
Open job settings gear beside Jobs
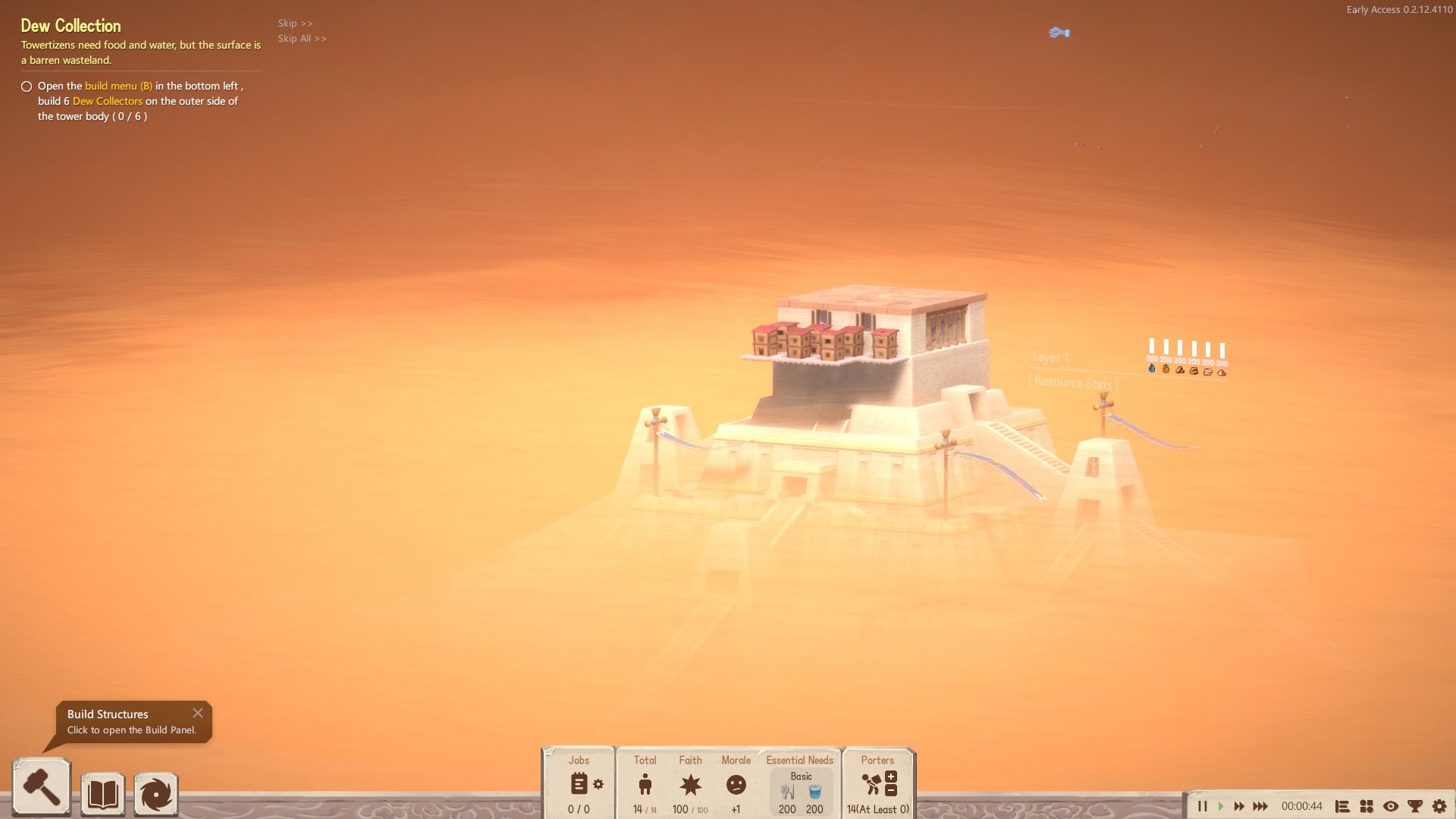click(x=598, y=784)
